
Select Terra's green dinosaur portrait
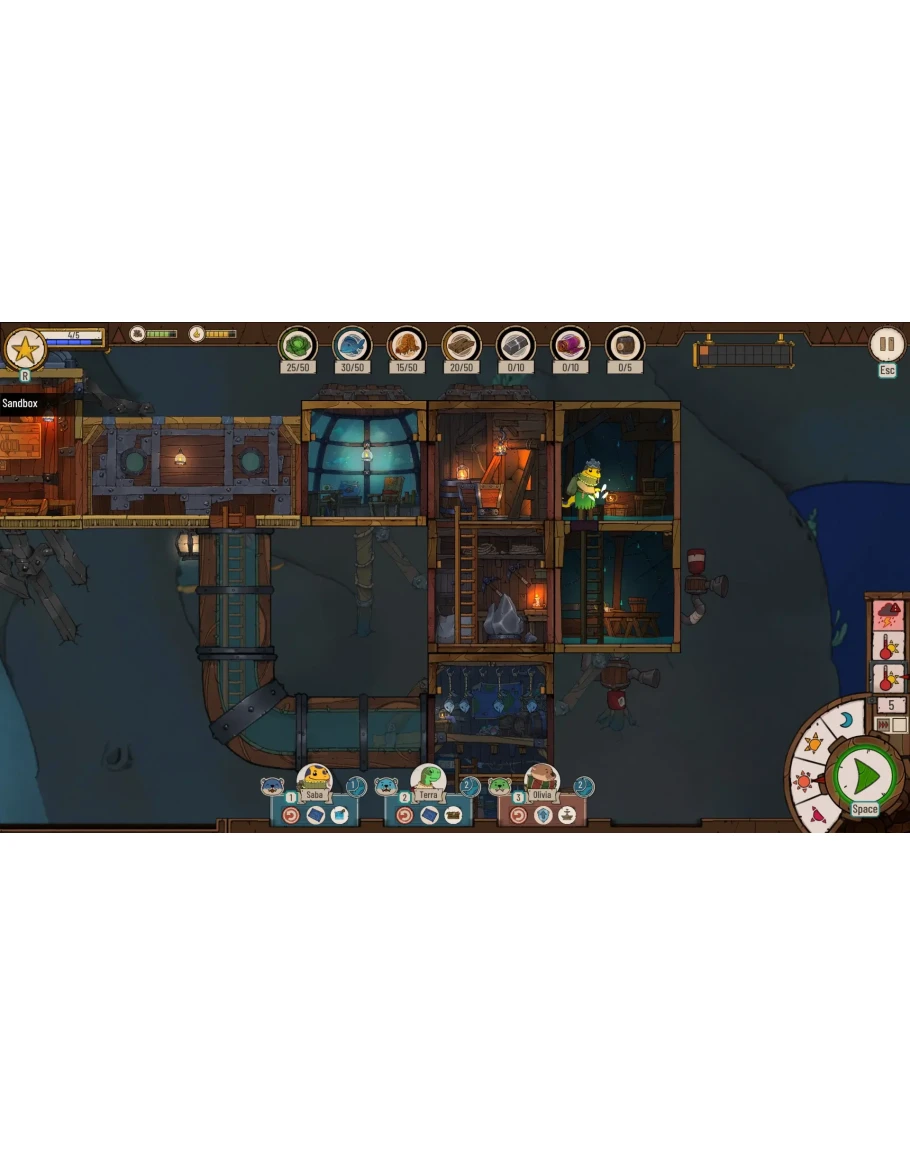(428, 777)
